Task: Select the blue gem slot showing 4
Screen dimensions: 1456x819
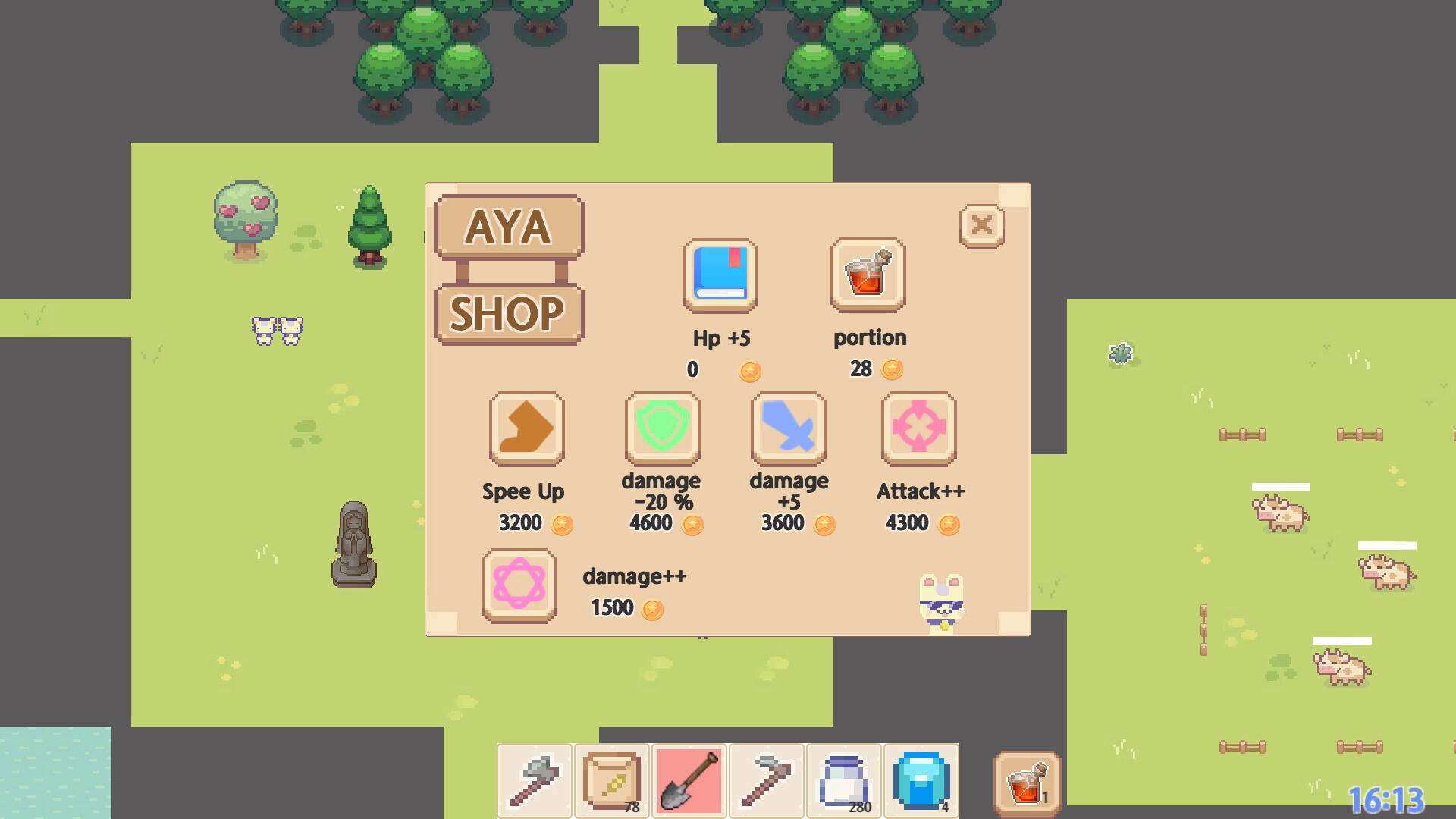Action: 920,780
